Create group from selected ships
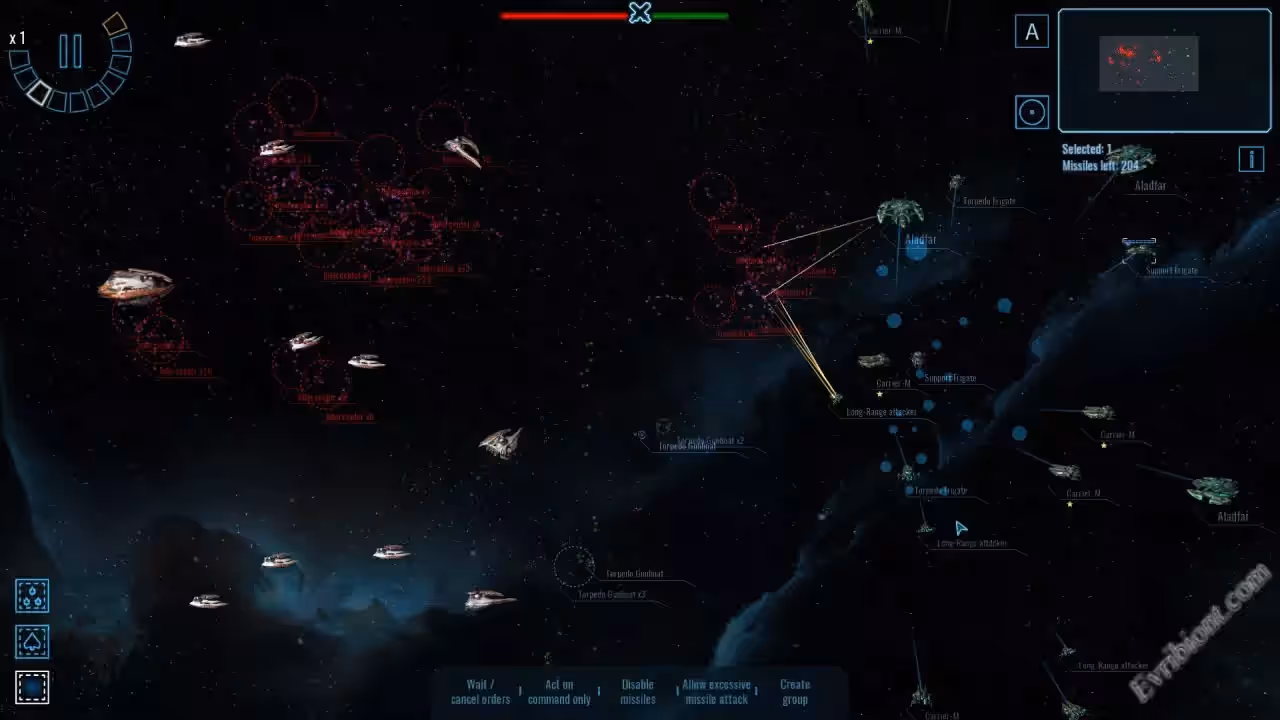This screenshot has height=720, width=1280. pyautogui.click(x=795, y=692)
